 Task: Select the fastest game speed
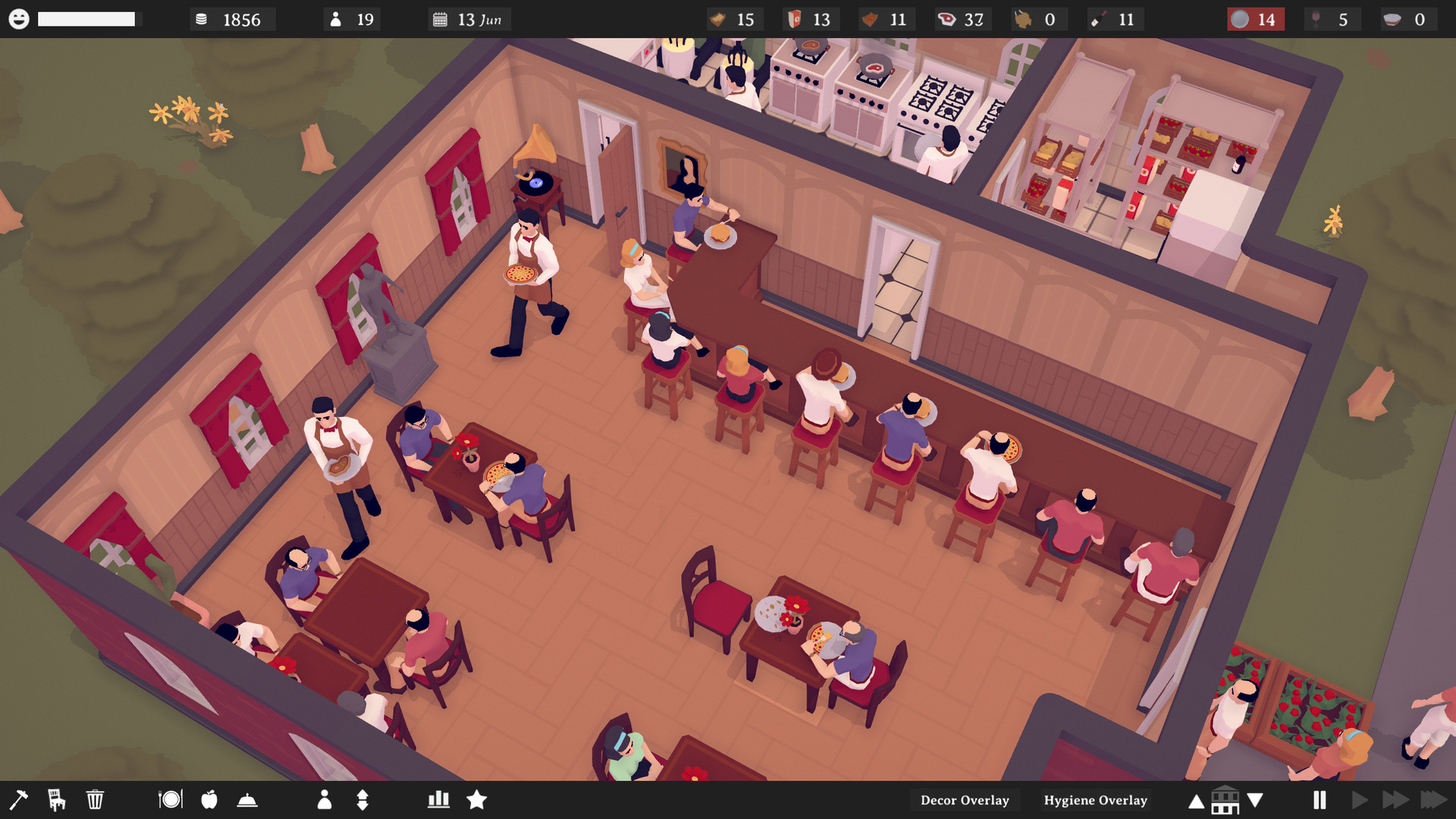pyautogui.click(x=1432, y=799)
